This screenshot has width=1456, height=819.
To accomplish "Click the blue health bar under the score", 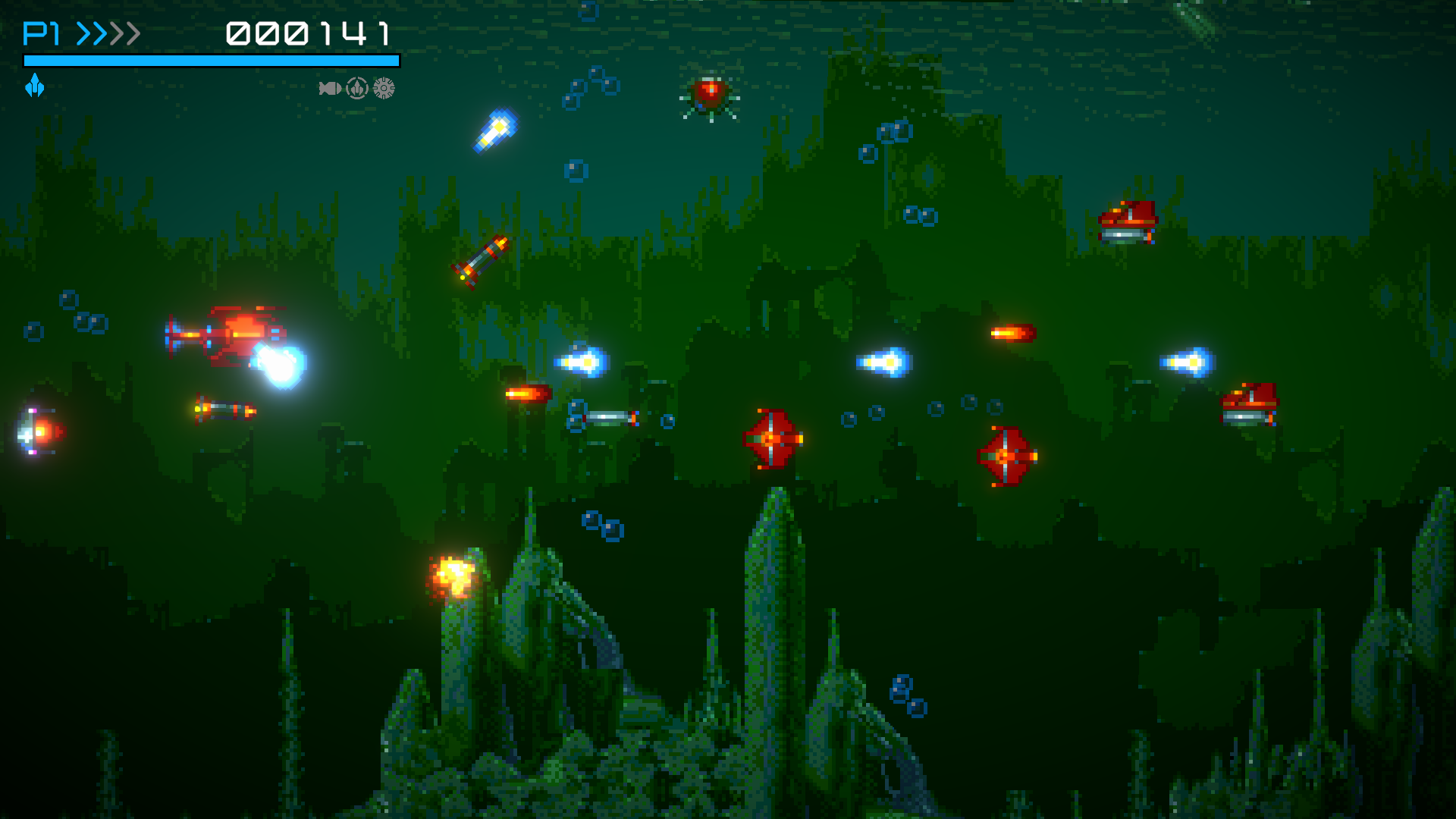I will [x=211, y=59].
